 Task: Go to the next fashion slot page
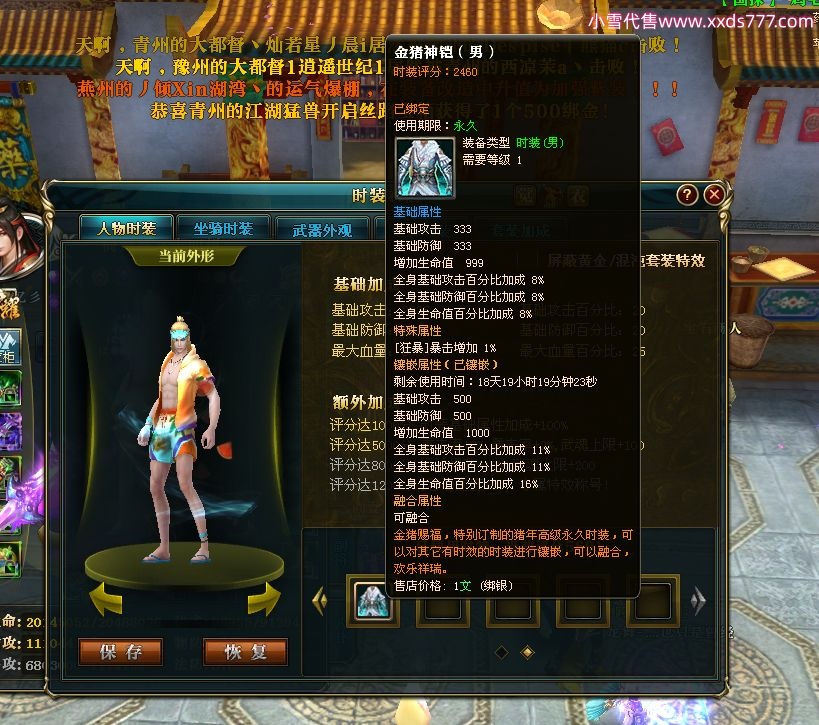pos(698,600)
